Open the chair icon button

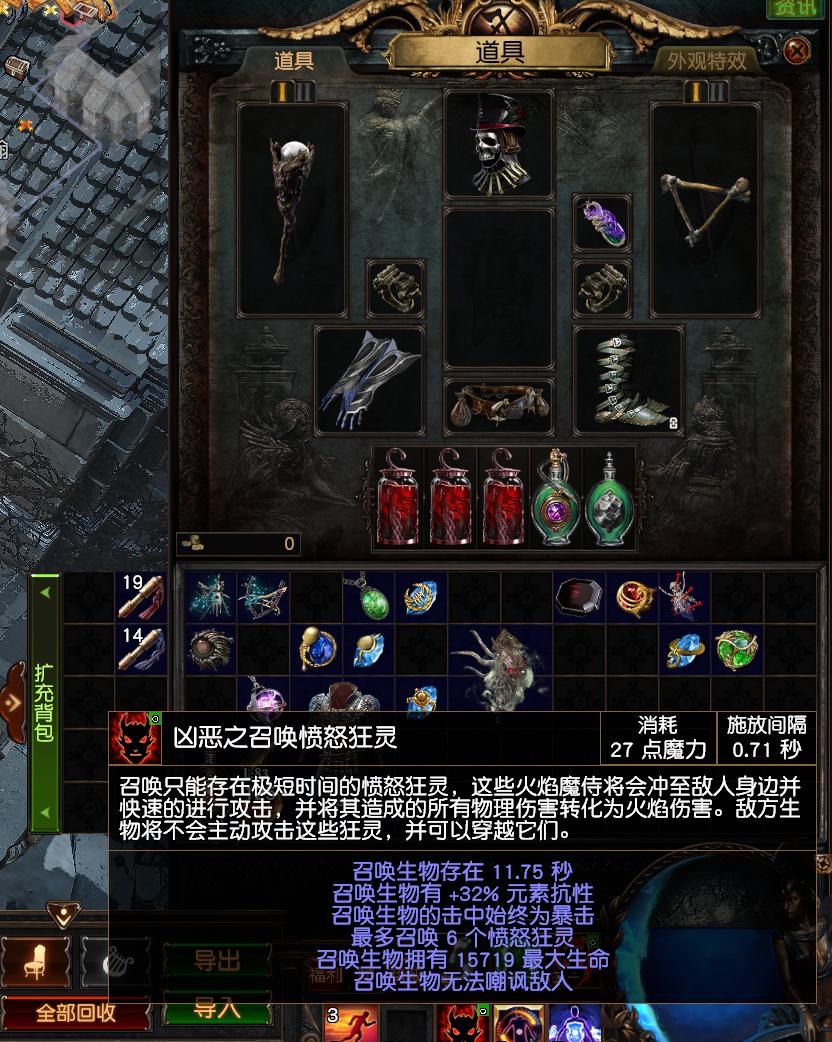35,961
